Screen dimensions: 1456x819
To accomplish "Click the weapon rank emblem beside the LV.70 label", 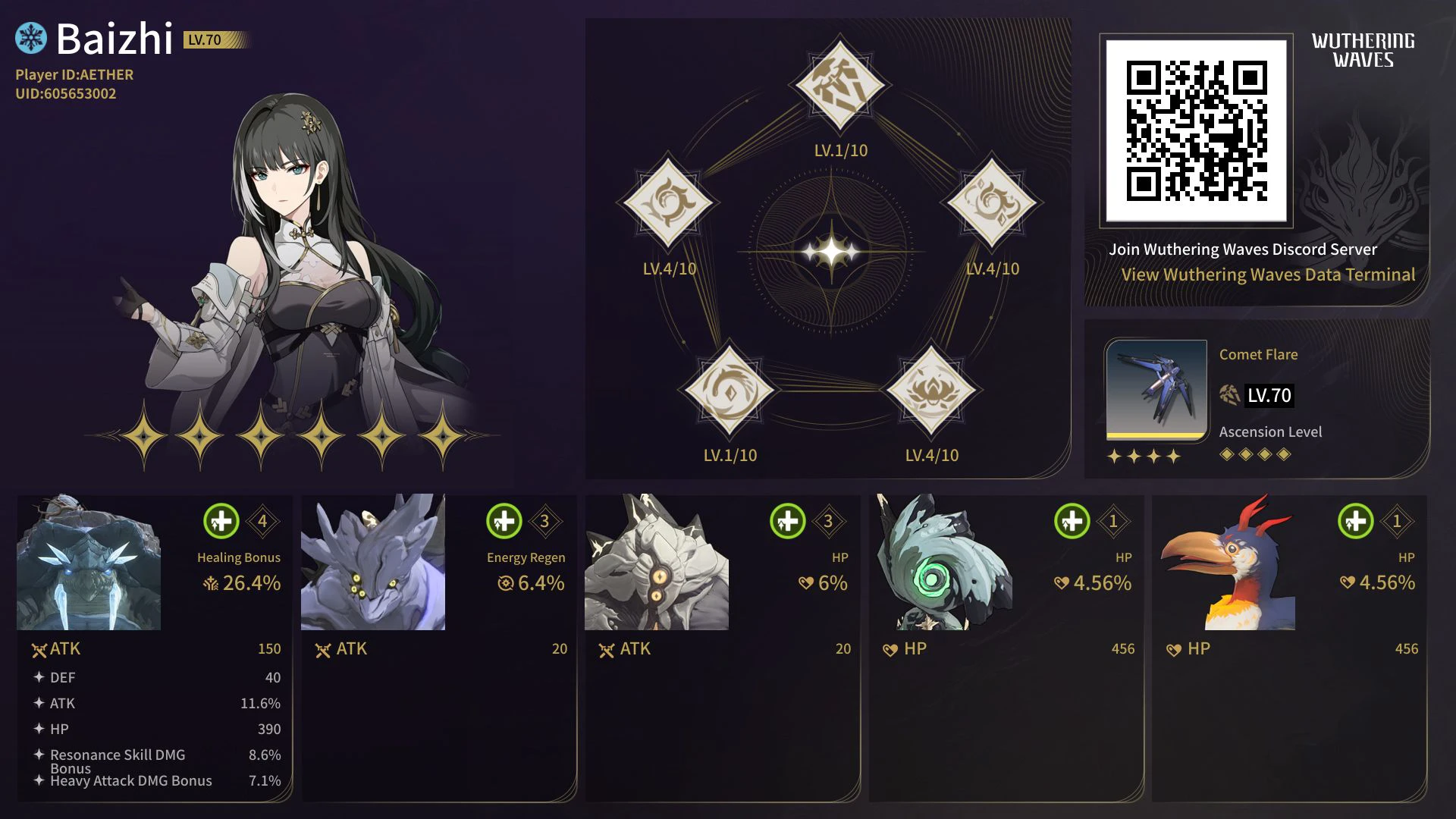I will tap(1228, 395).
